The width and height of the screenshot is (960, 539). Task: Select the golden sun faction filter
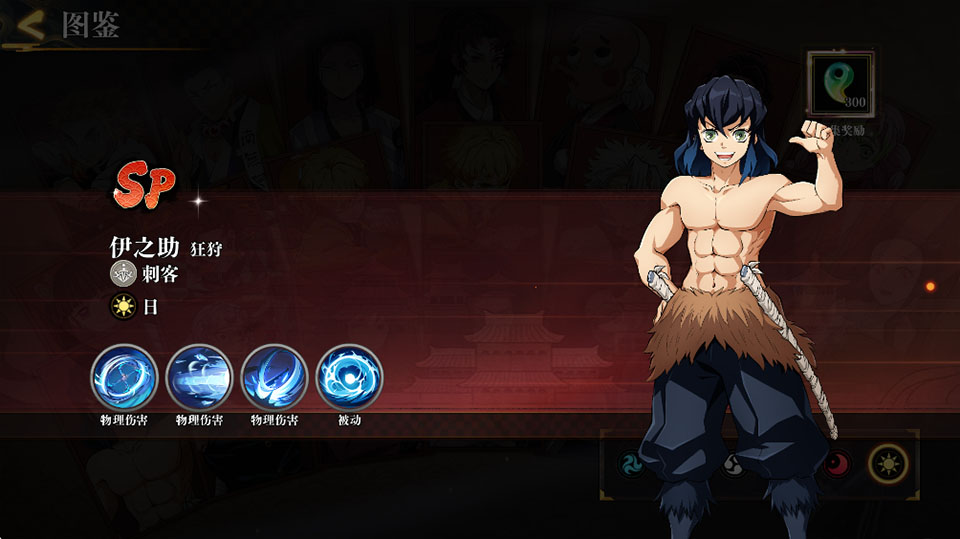coord(886,463)
